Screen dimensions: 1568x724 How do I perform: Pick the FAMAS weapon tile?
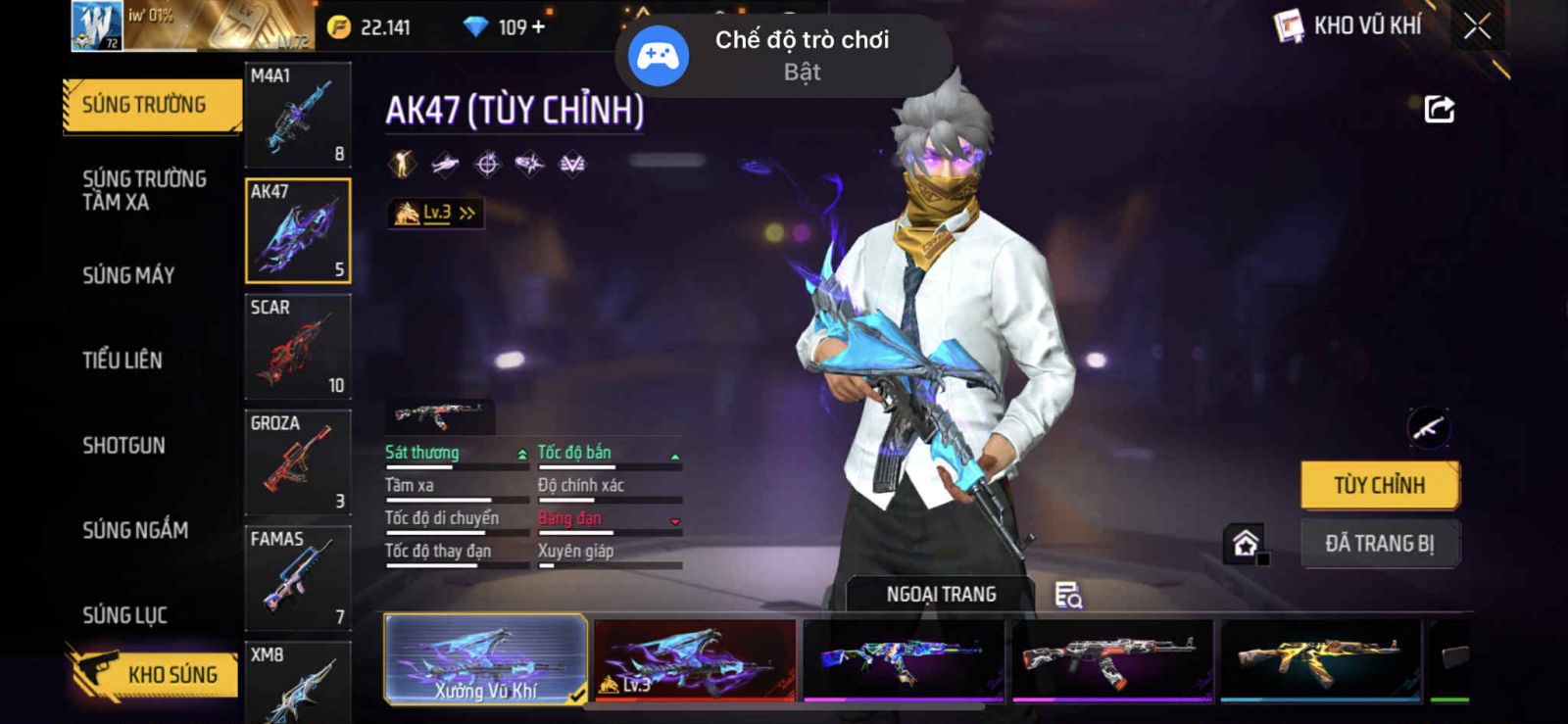[298, 577]
